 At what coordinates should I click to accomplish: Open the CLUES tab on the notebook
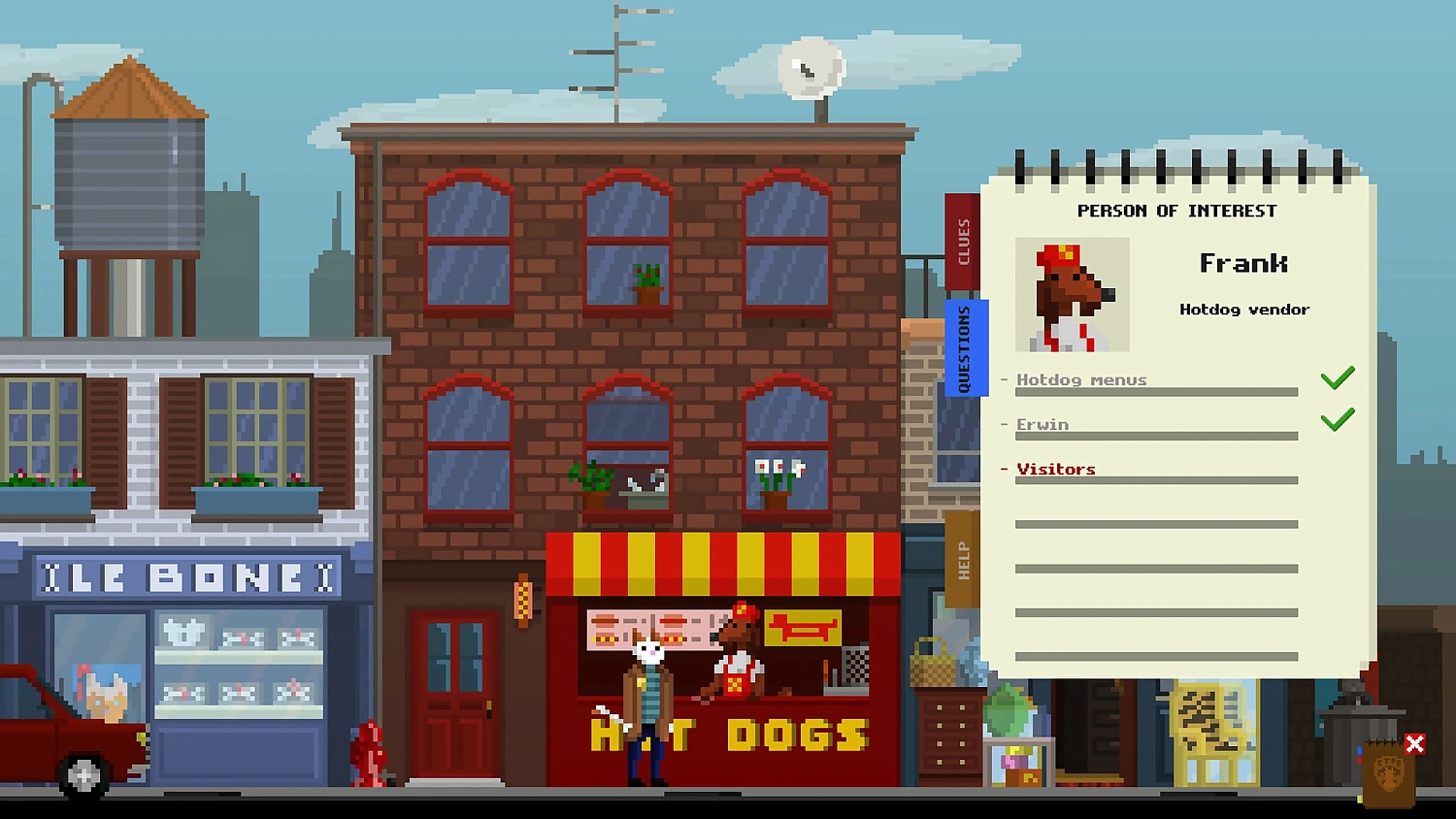point(964,241)
